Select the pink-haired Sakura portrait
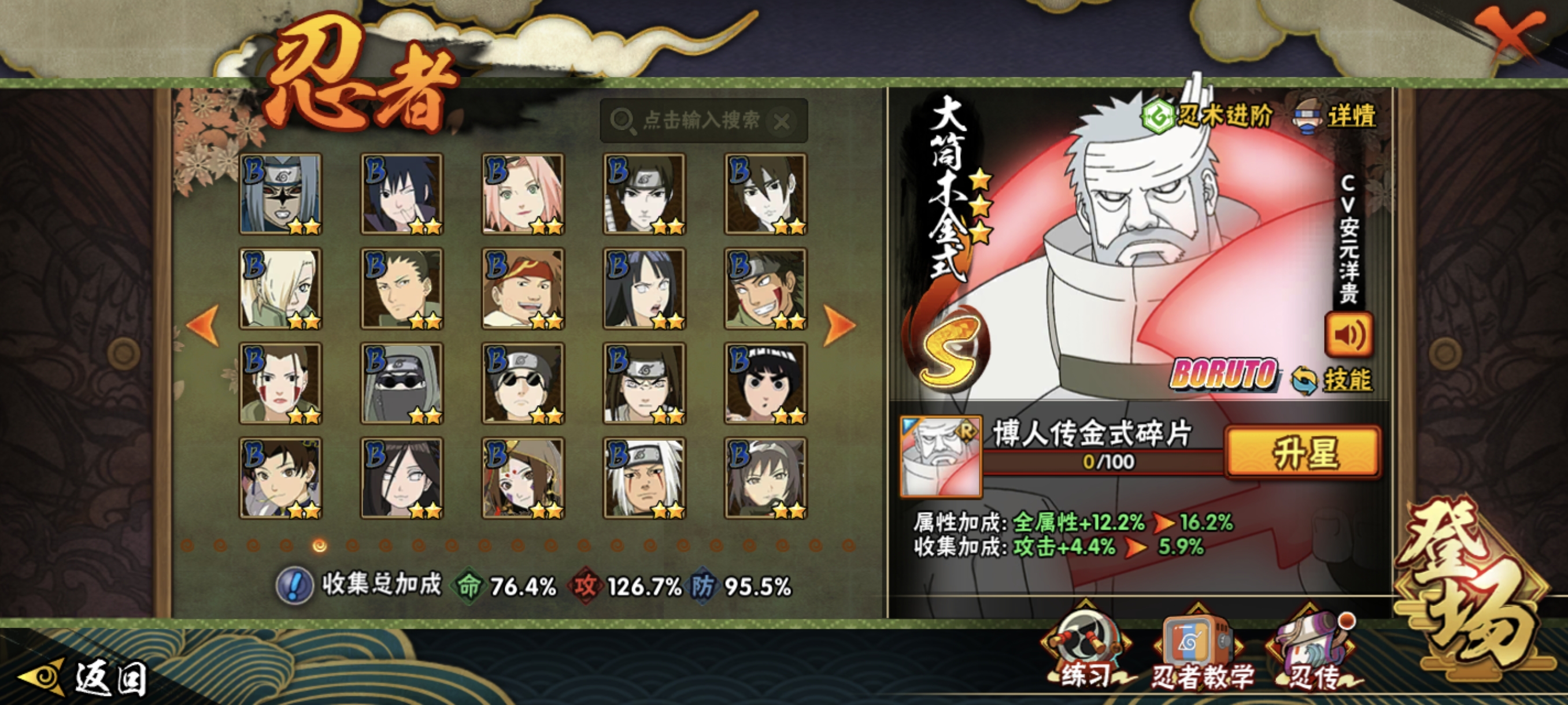 (523, 194)
